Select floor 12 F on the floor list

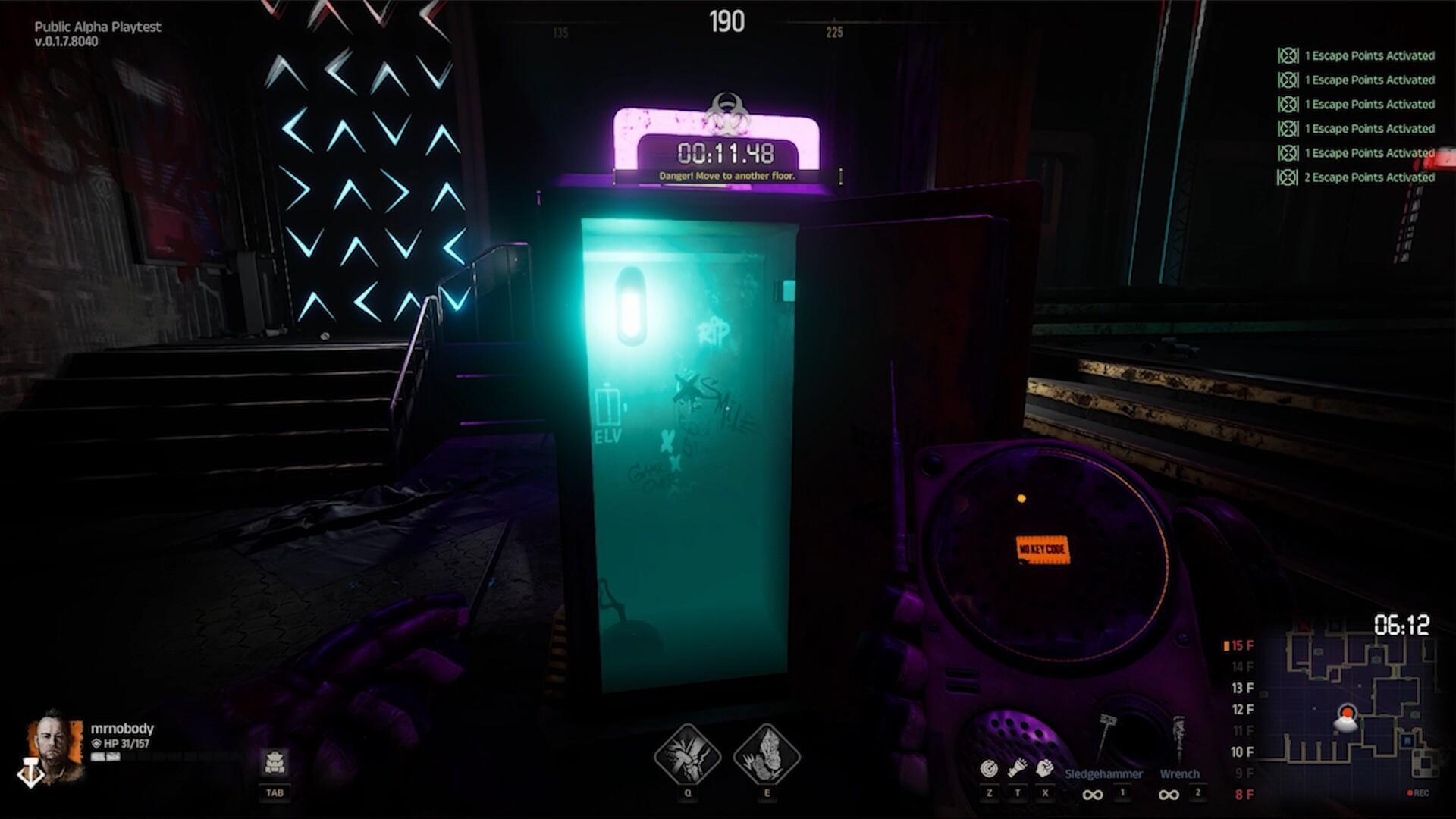(1242, 709)
